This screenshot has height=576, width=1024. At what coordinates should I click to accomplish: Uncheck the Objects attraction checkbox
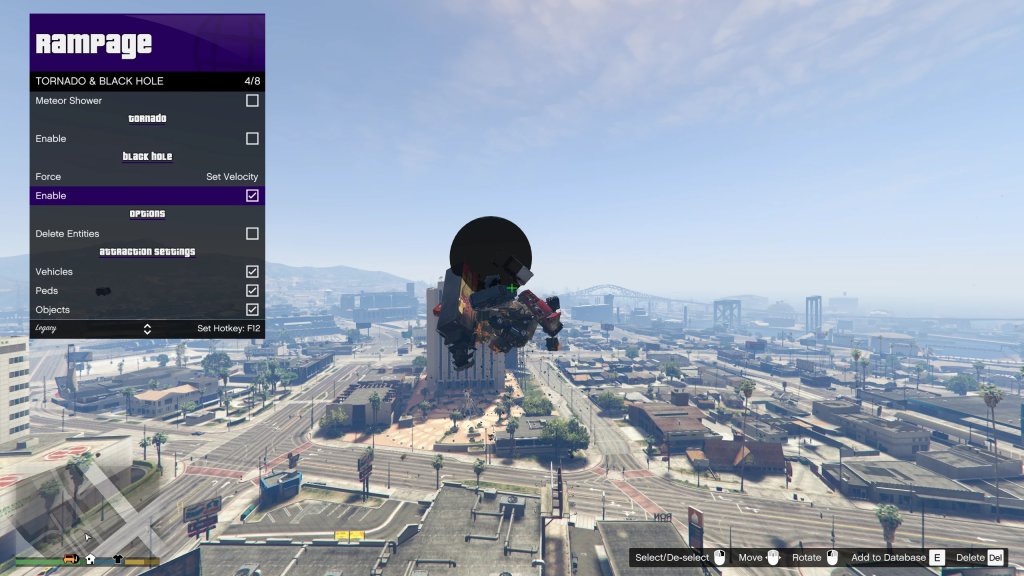click(252, 310)
